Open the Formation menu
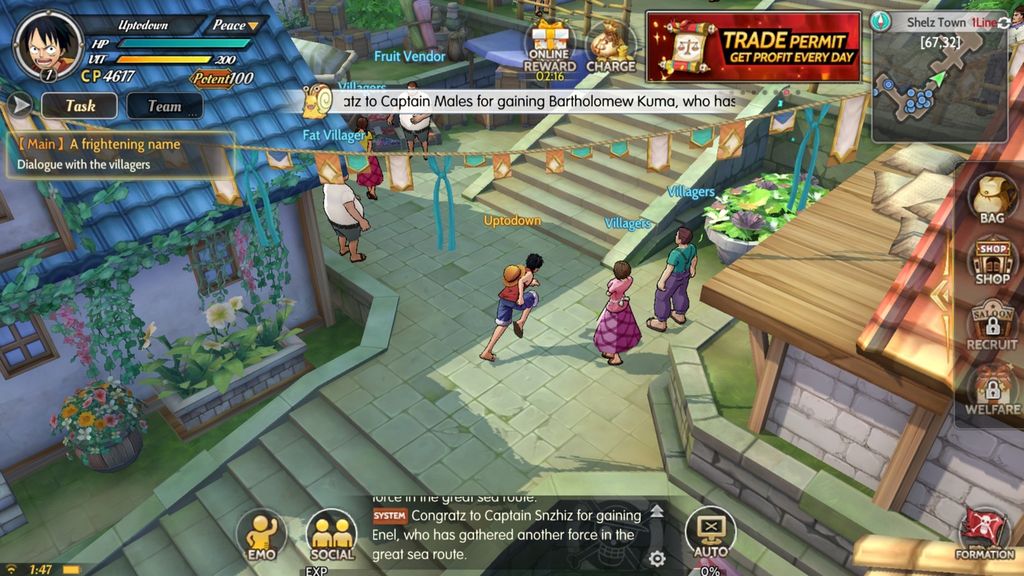Screen dimensions: 1024x576 click(984, 533)
